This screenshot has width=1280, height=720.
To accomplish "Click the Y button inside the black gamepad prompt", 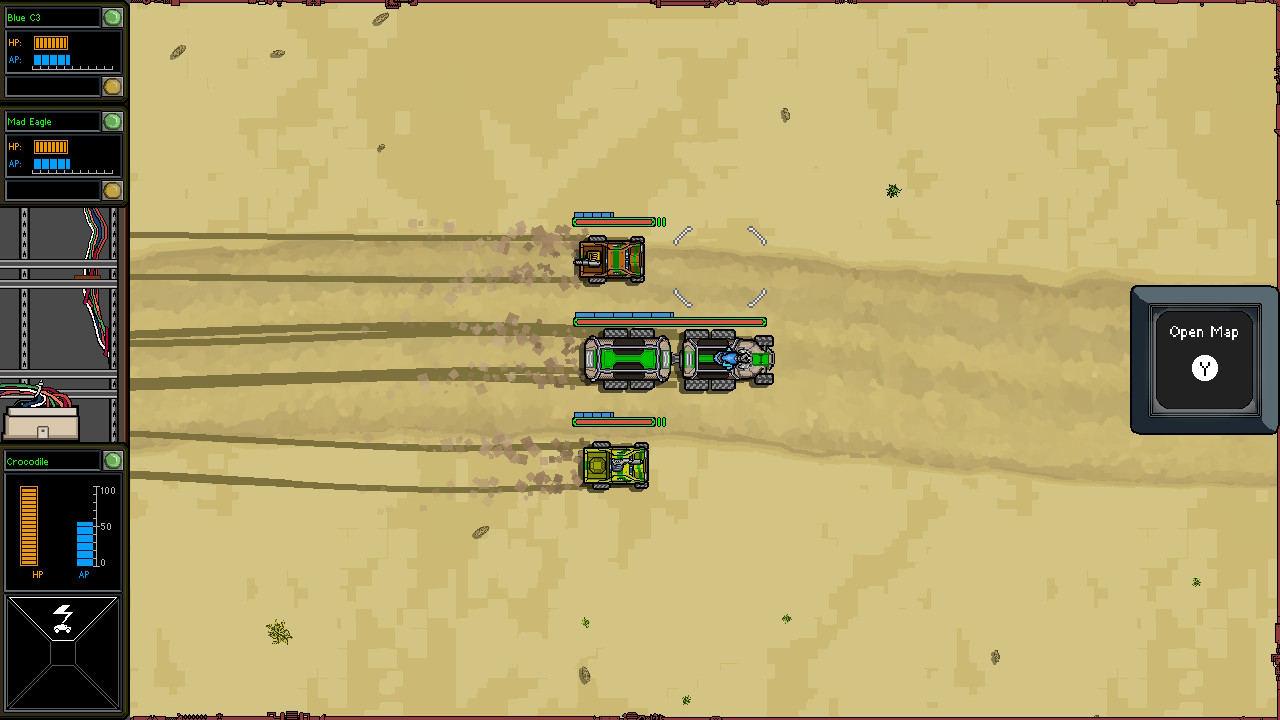I will (1204, 369).
